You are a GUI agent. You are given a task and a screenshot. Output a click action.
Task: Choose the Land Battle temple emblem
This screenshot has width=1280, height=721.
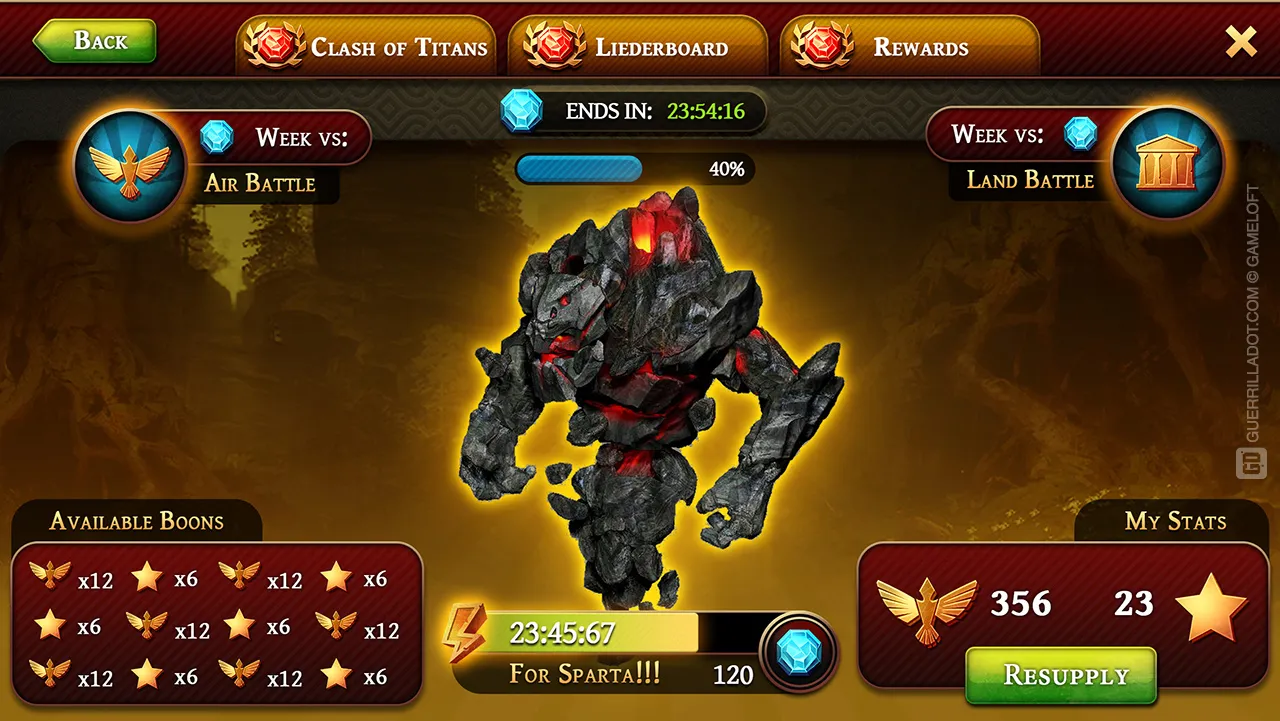[x=1167, y=163]
